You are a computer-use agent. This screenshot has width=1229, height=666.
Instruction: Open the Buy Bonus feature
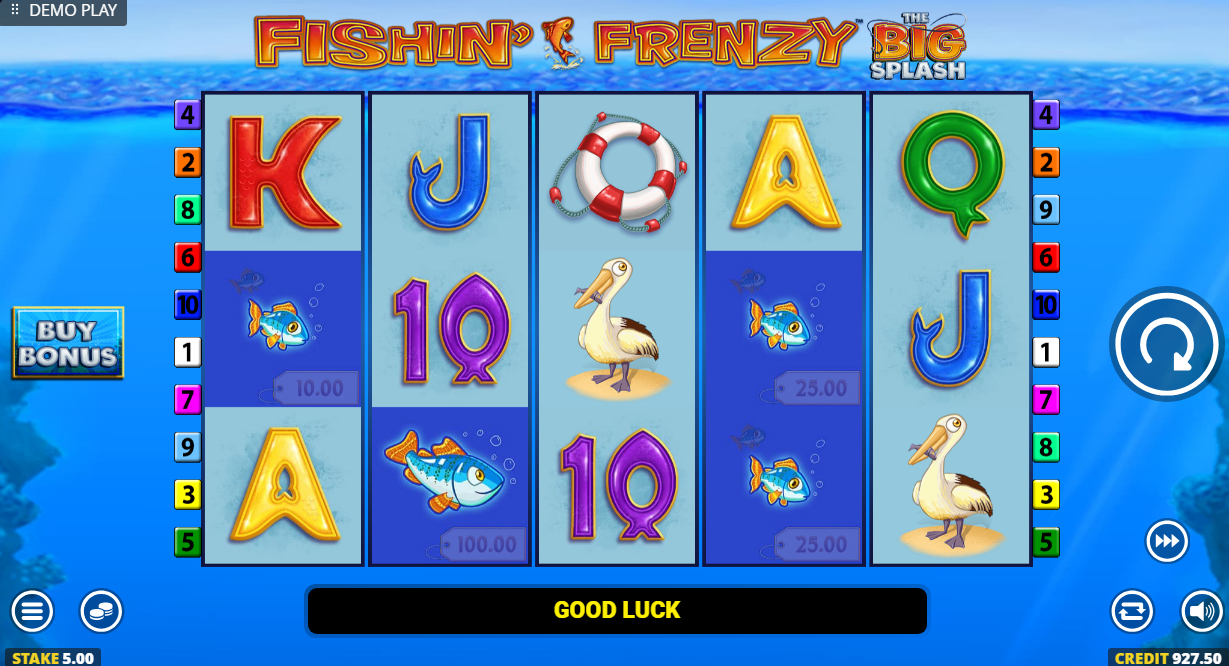pyautogui.click(x=68, y=343)
